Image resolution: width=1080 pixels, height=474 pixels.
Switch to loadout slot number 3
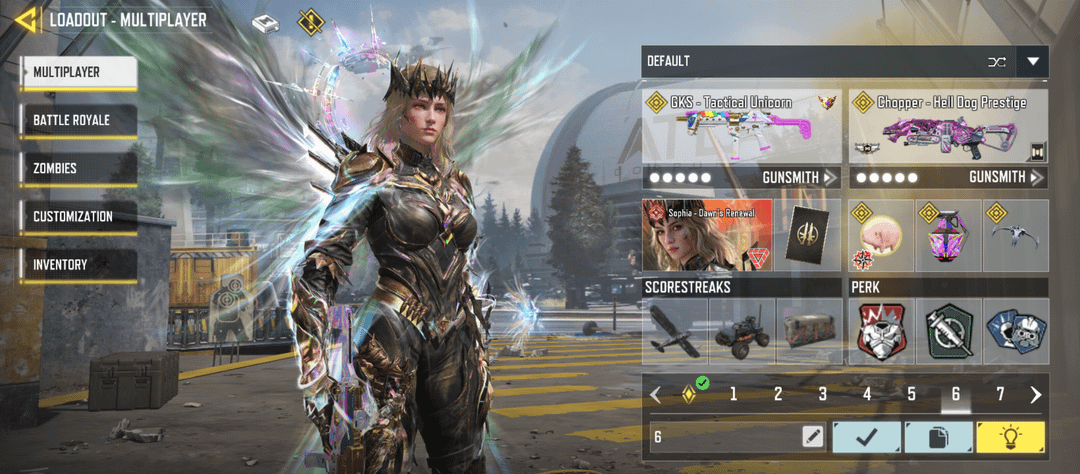[x=822, y=394]
